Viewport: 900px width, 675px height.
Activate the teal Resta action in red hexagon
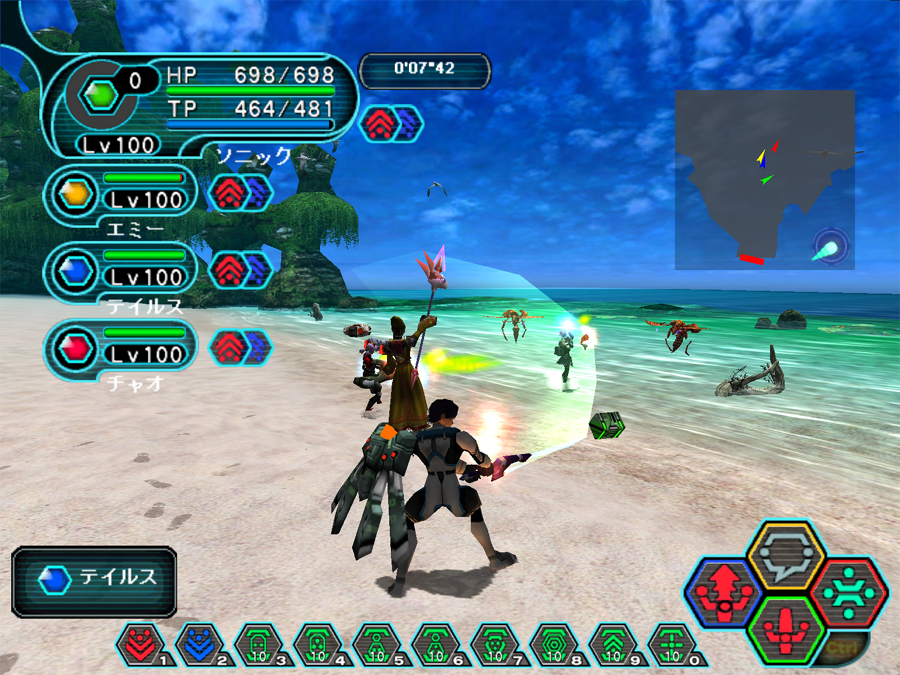pos(849,592)
